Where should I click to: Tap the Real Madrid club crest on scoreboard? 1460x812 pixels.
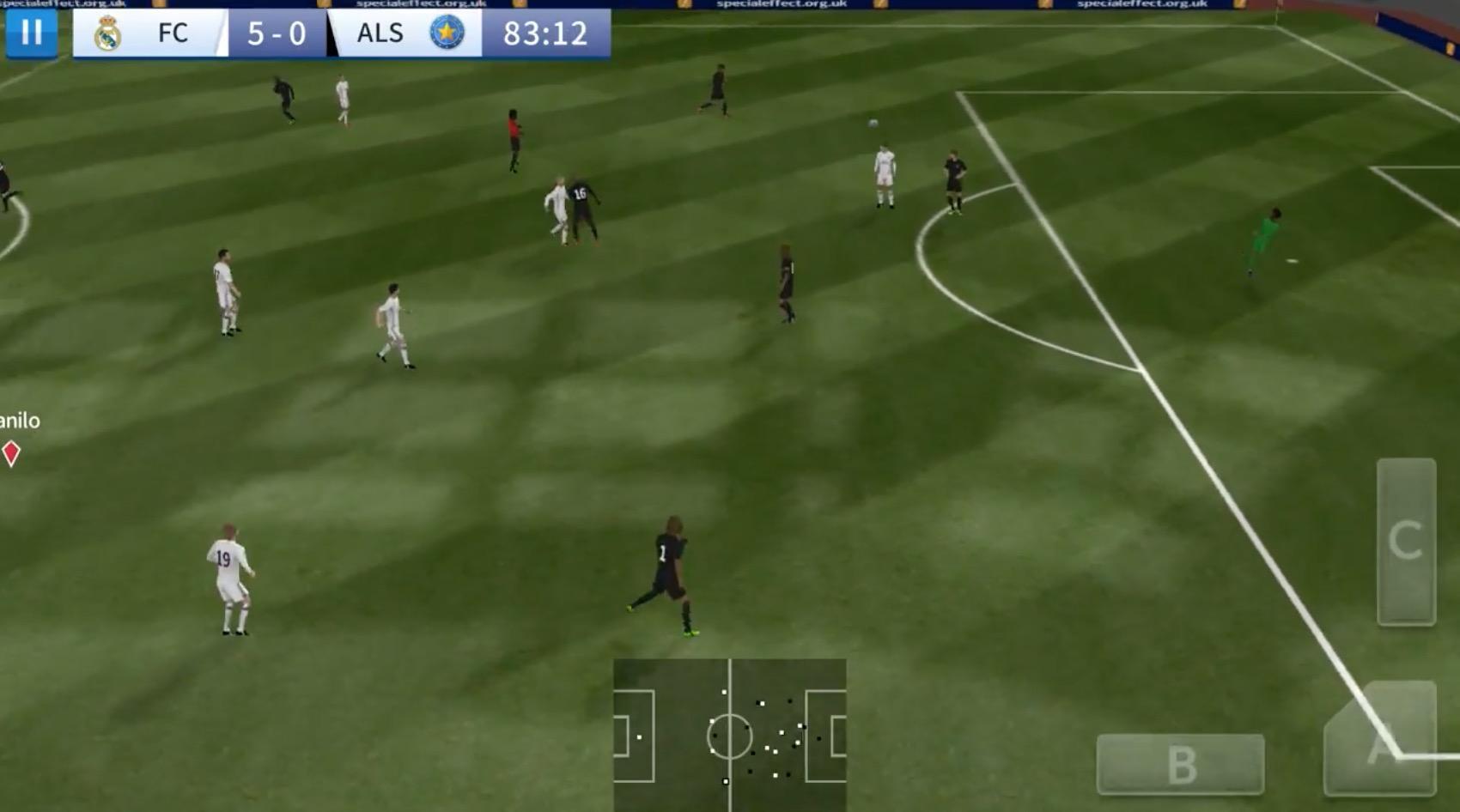click(106, 34)
